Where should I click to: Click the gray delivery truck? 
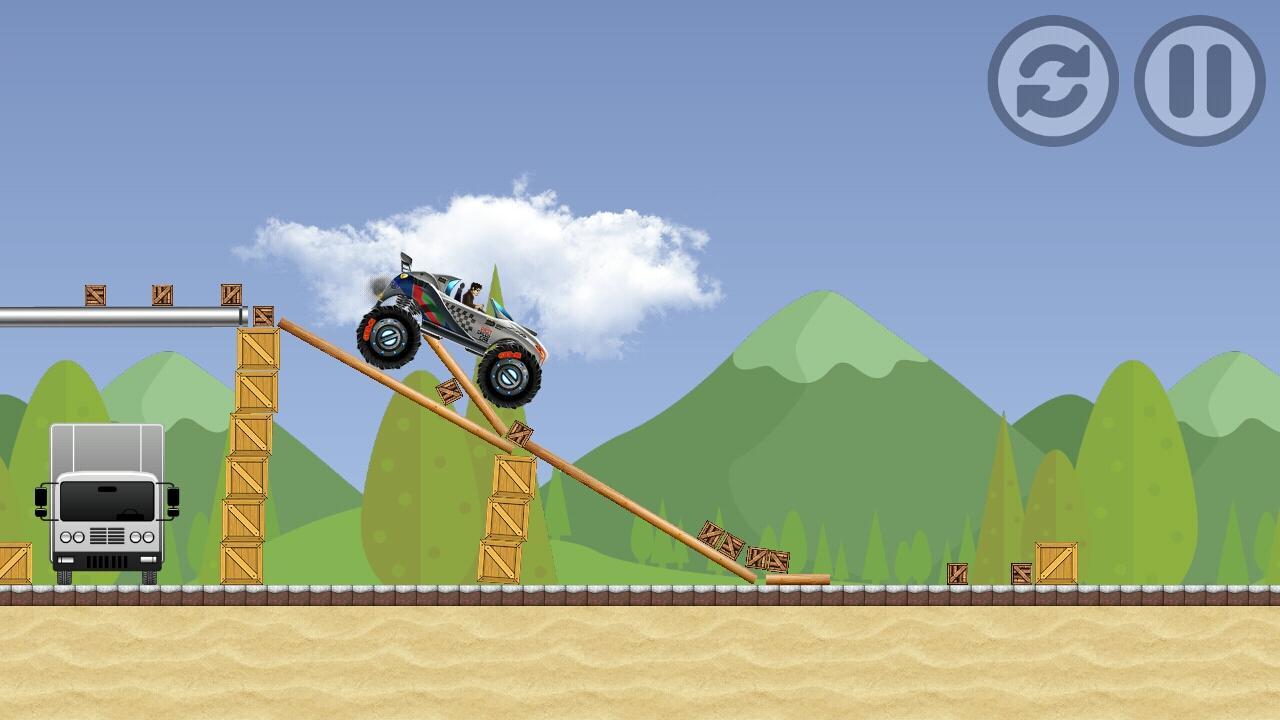(x=105, y=500)
